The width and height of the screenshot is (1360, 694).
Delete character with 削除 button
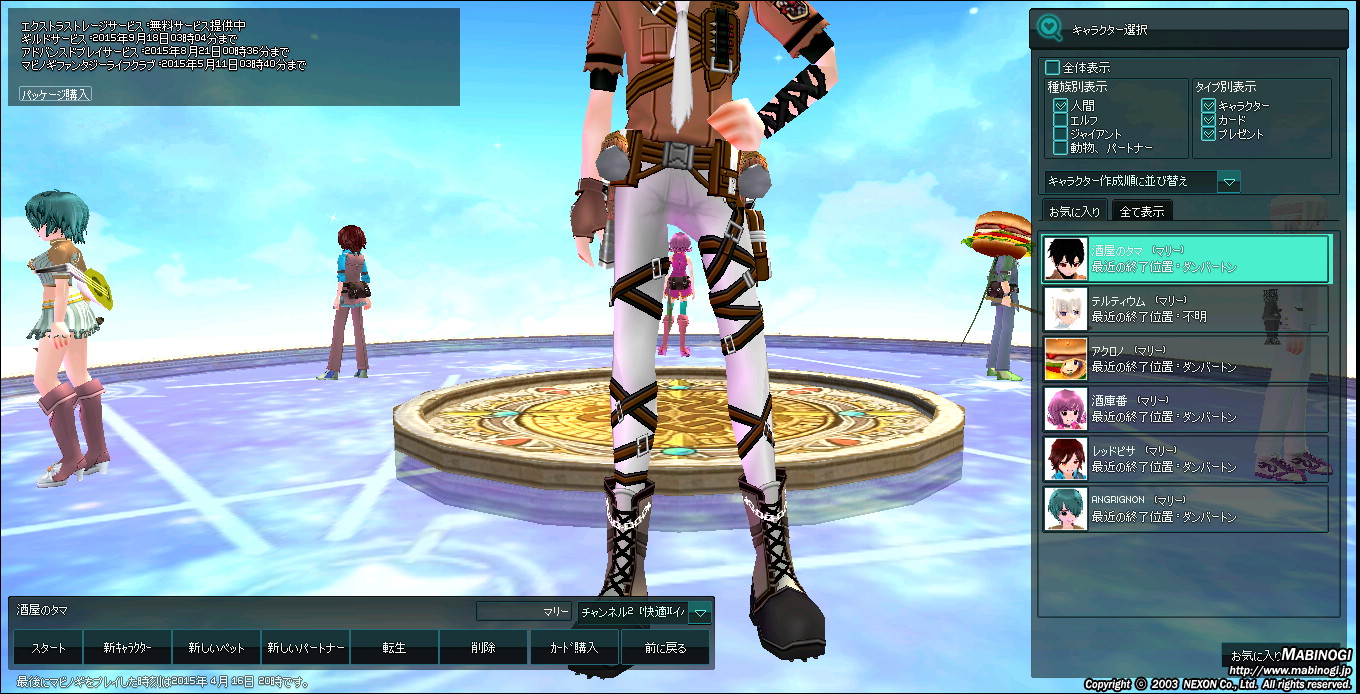[x=483, y=648]
